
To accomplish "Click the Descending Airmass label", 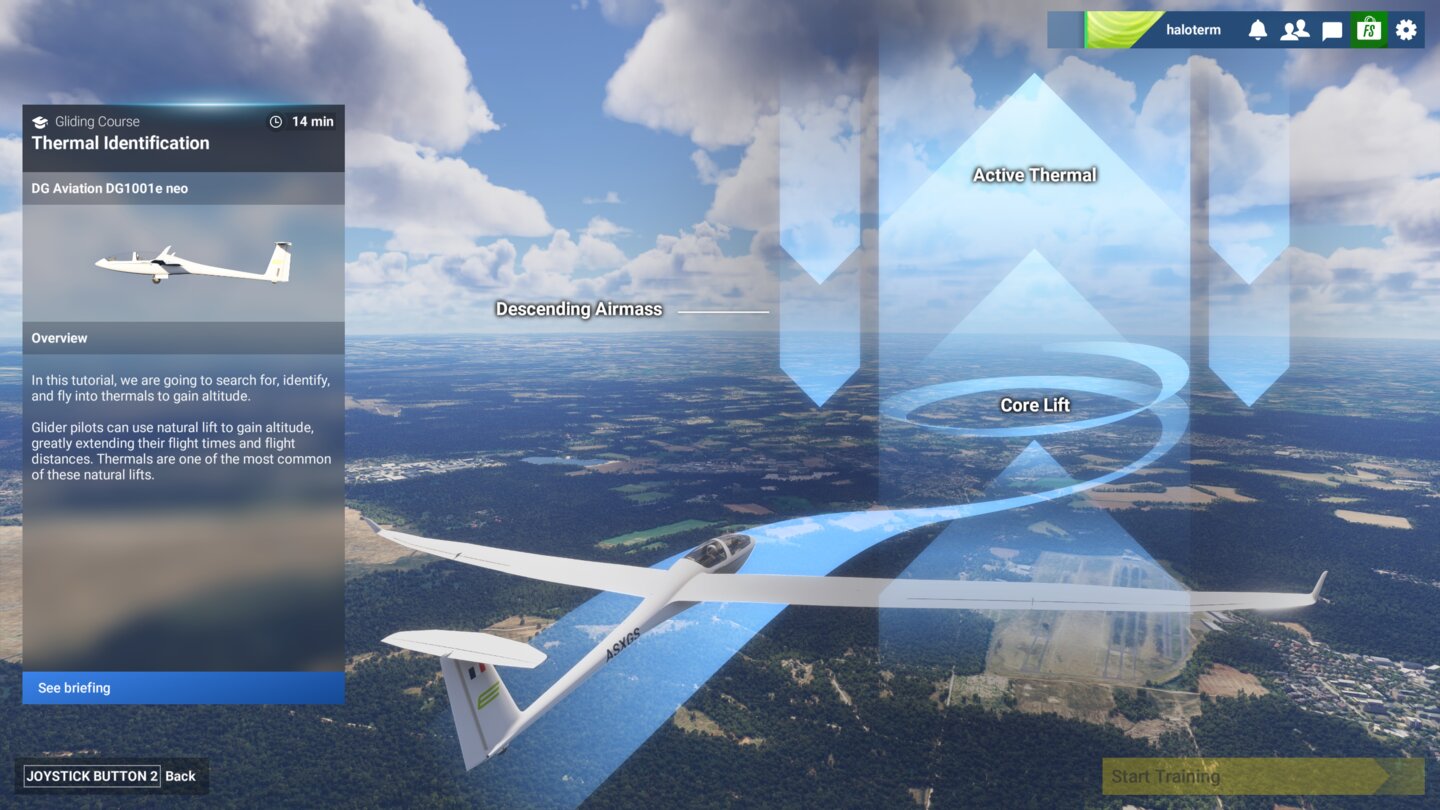I will 578,309.
